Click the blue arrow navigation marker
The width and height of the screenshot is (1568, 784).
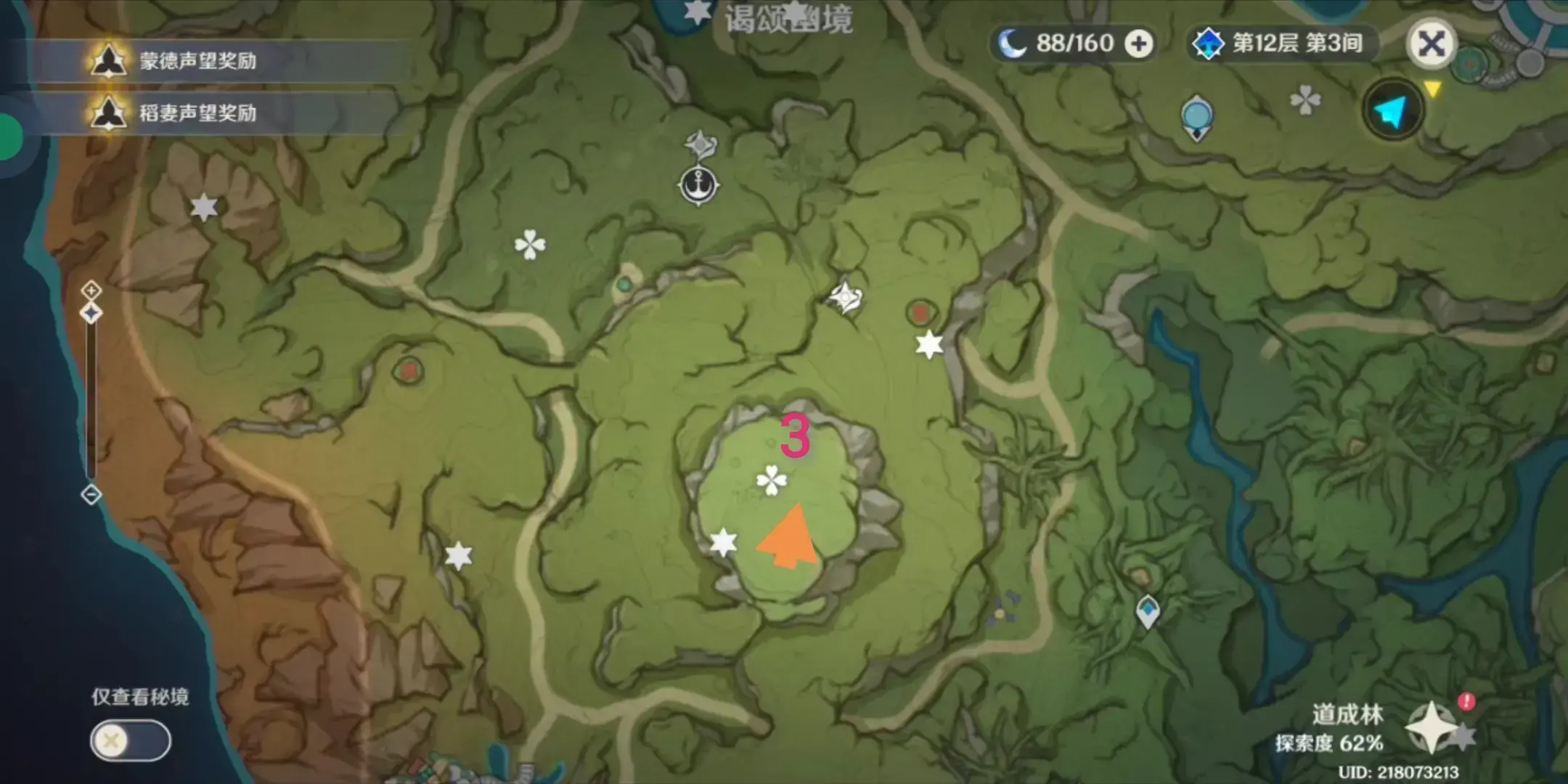click(1392, 110)
